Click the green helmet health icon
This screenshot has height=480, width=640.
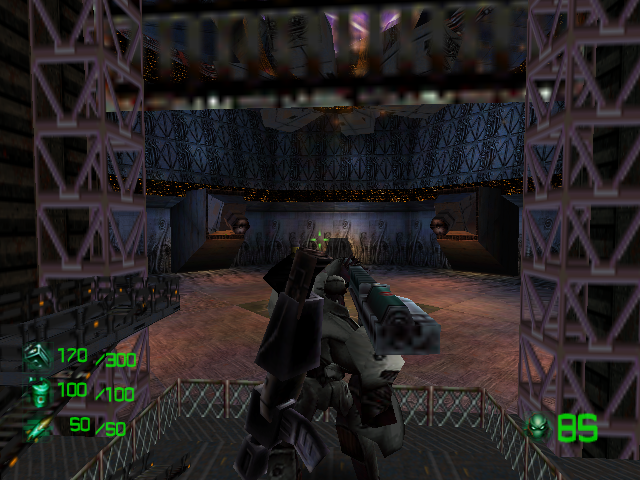[540, 428]
